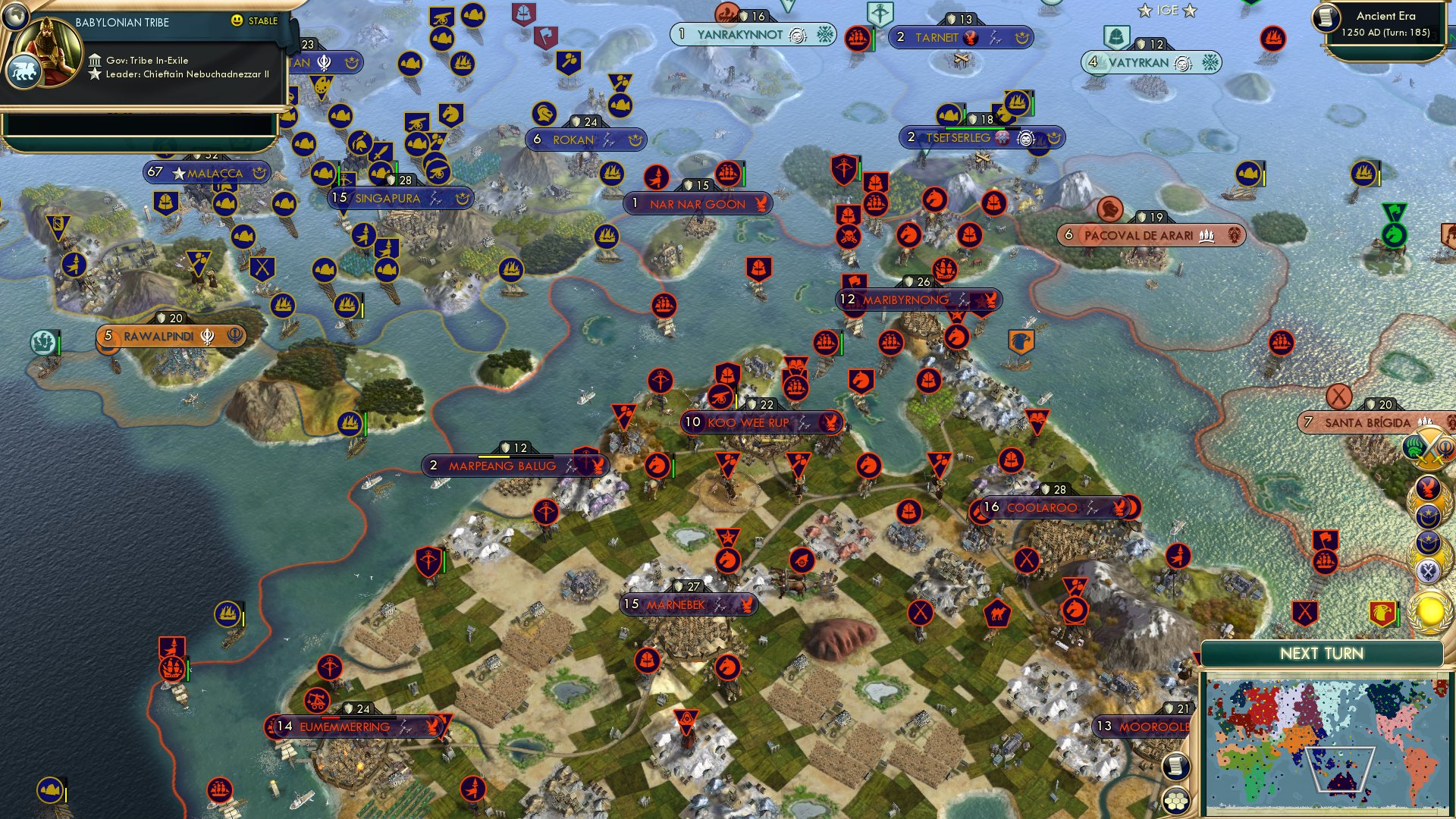Click the Malacca city-state banner
Screen dimensions: 1456x819
206,173
